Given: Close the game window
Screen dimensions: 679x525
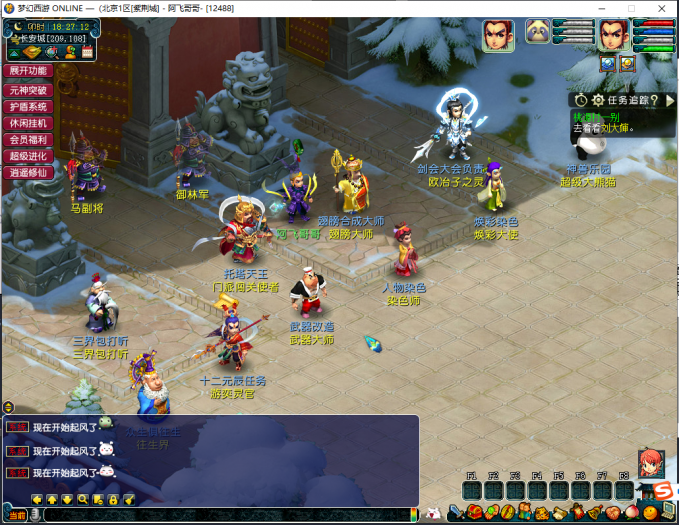Looking at the screenshot, I should point(663,8).
